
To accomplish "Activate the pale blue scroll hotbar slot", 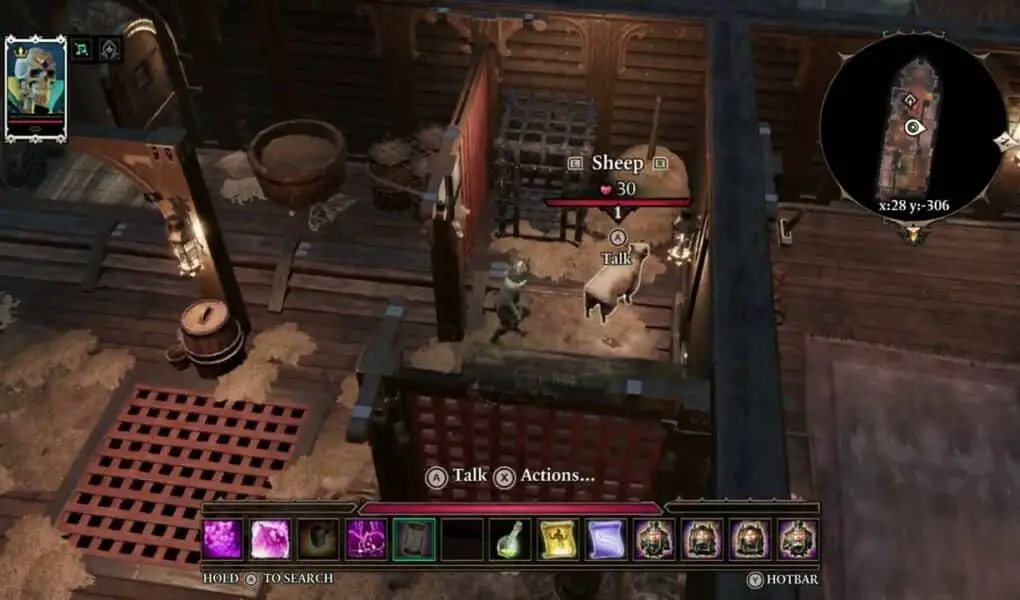I will (x=605, y=539).
